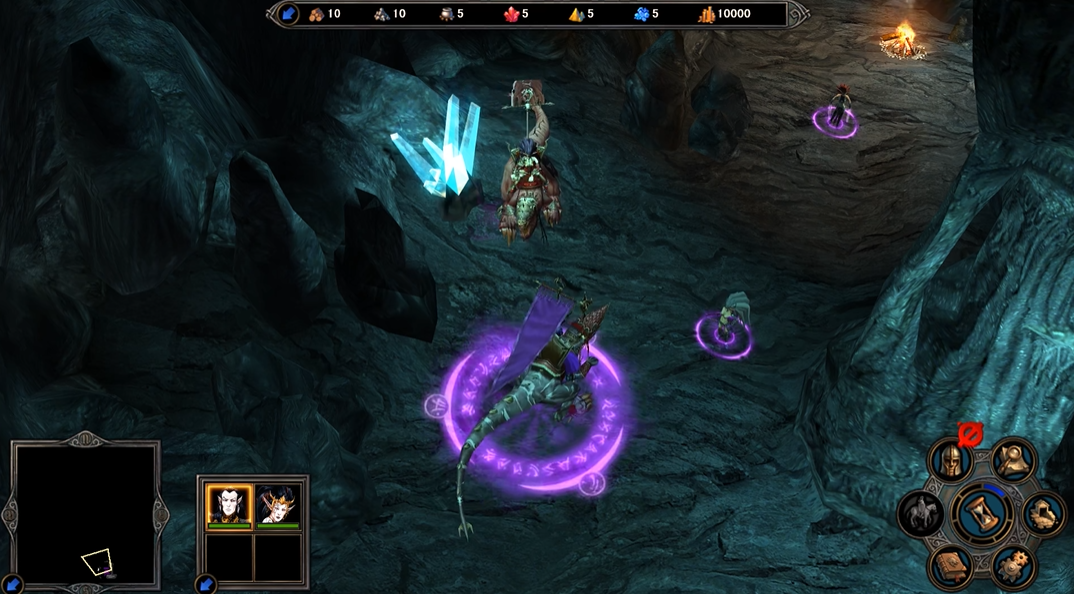
Task: Collapse the minimap with its blue arrow
Action: coord(11,584)
